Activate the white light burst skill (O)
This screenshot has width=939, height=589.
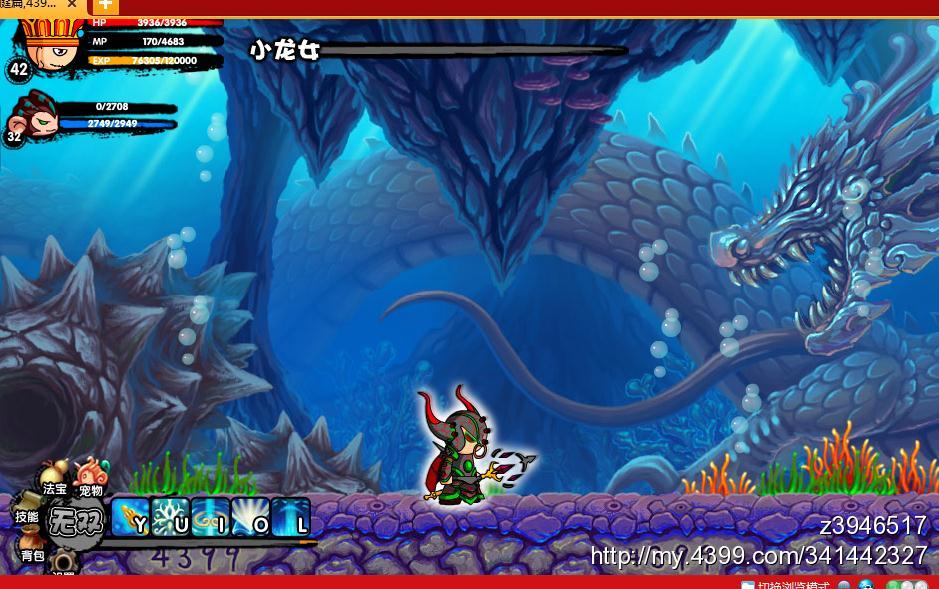point(250,517)
